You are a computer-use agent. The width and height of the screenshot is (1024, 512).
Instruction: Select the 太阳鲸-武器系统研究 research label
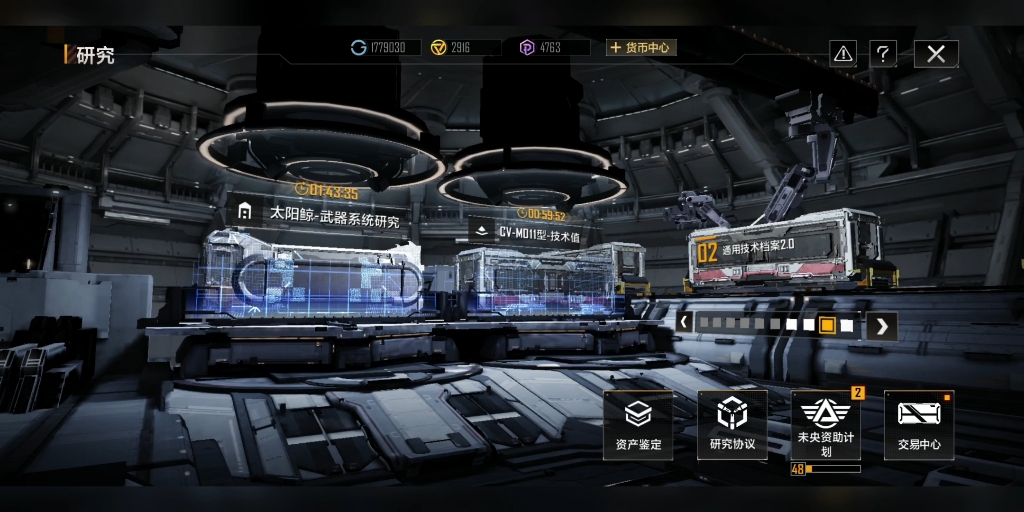point(320,214)
